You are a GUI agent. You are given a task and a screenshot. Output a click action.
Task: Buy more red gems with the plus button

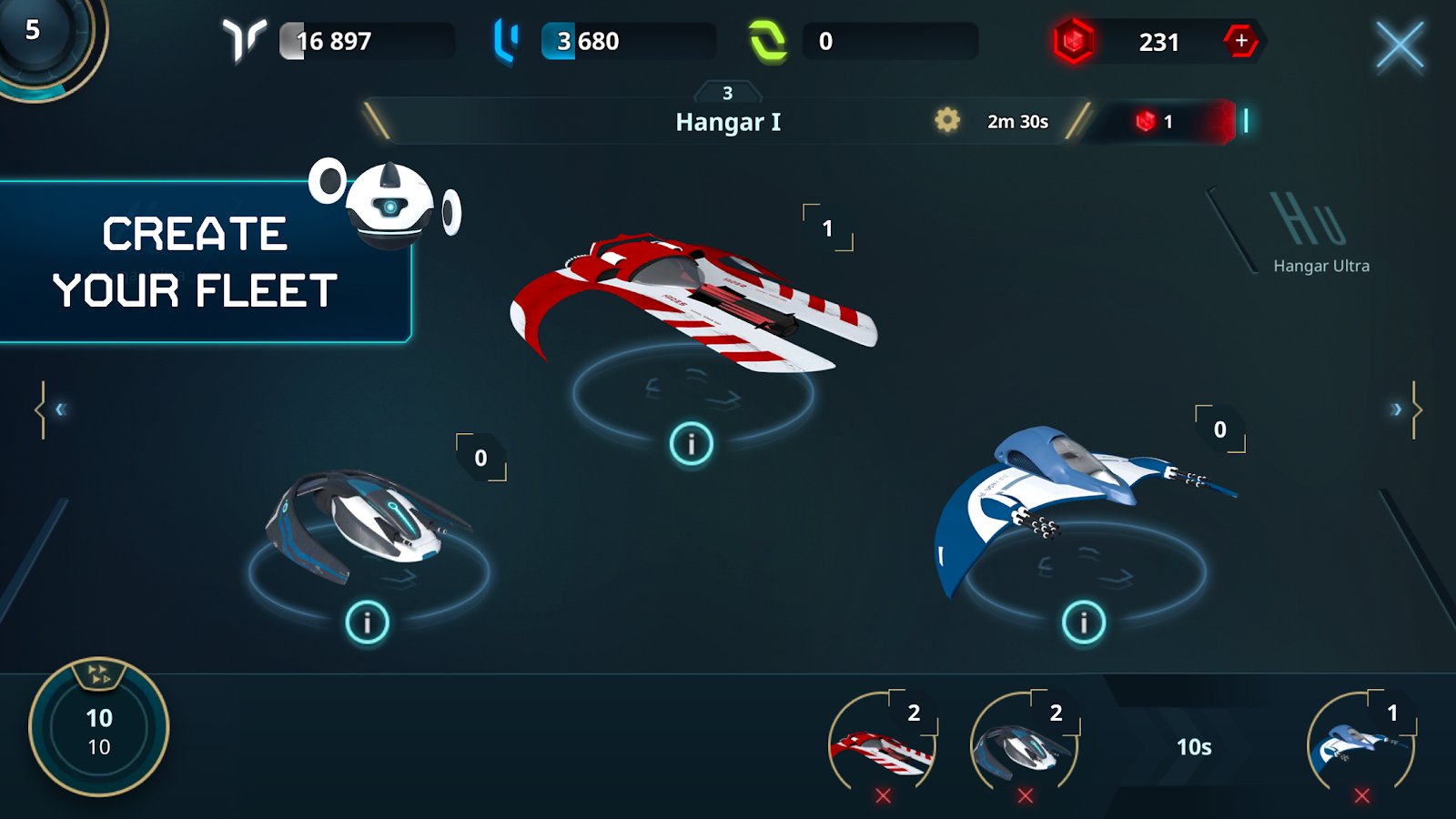tap(1241, 41)
